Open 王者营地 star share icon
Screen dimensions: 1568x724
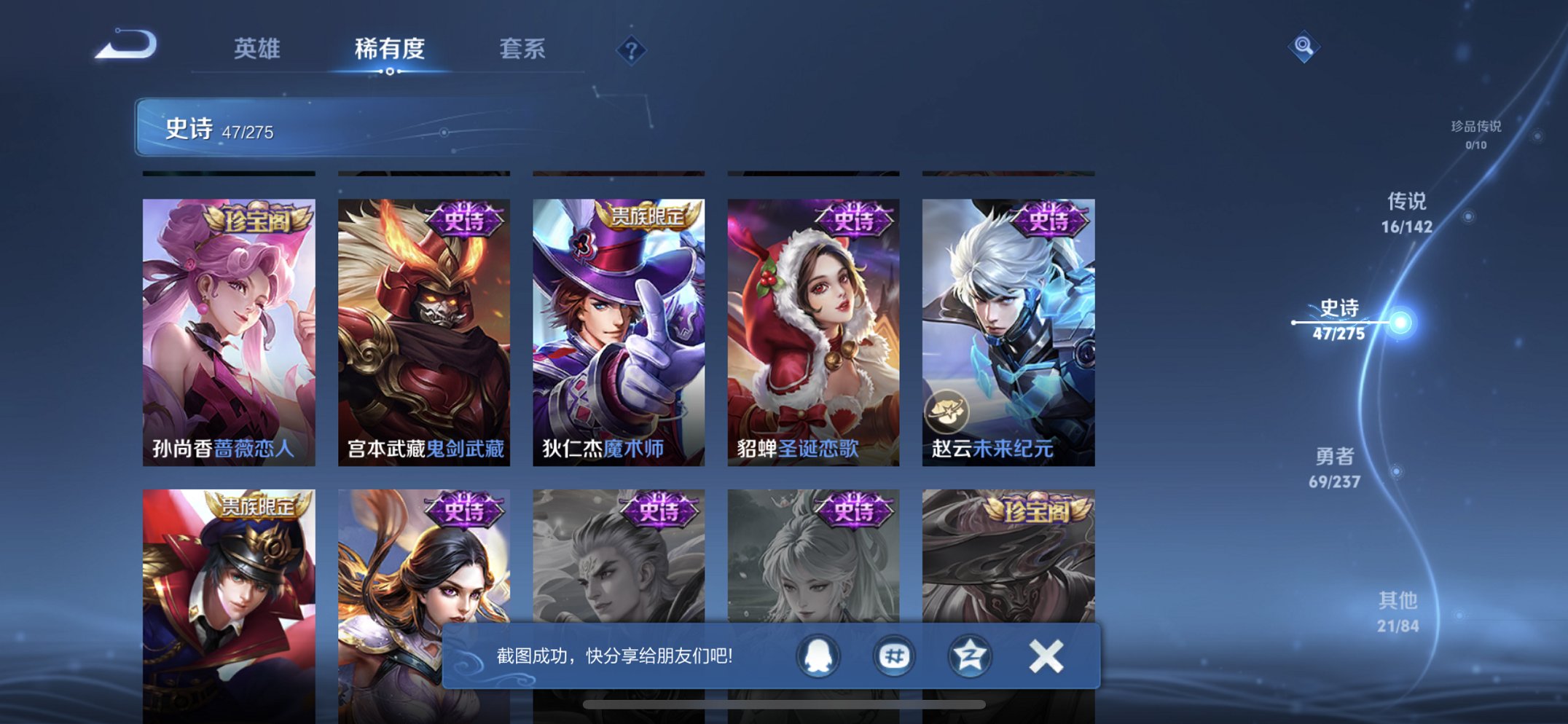pos(969,656)
